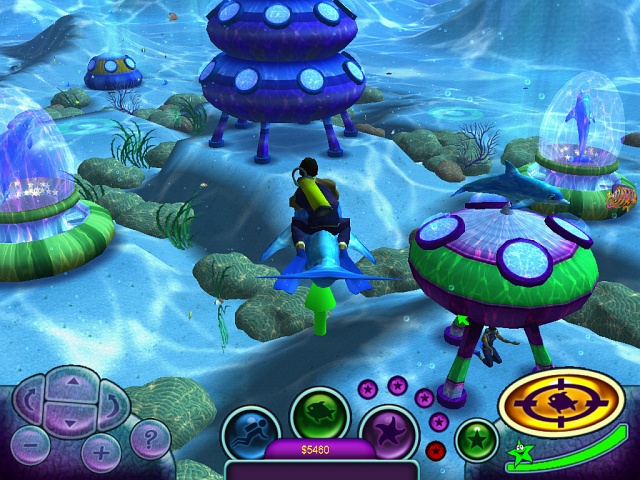Click the orange fish crosshair target button
640x480 pixels.
tap(561, 403)
